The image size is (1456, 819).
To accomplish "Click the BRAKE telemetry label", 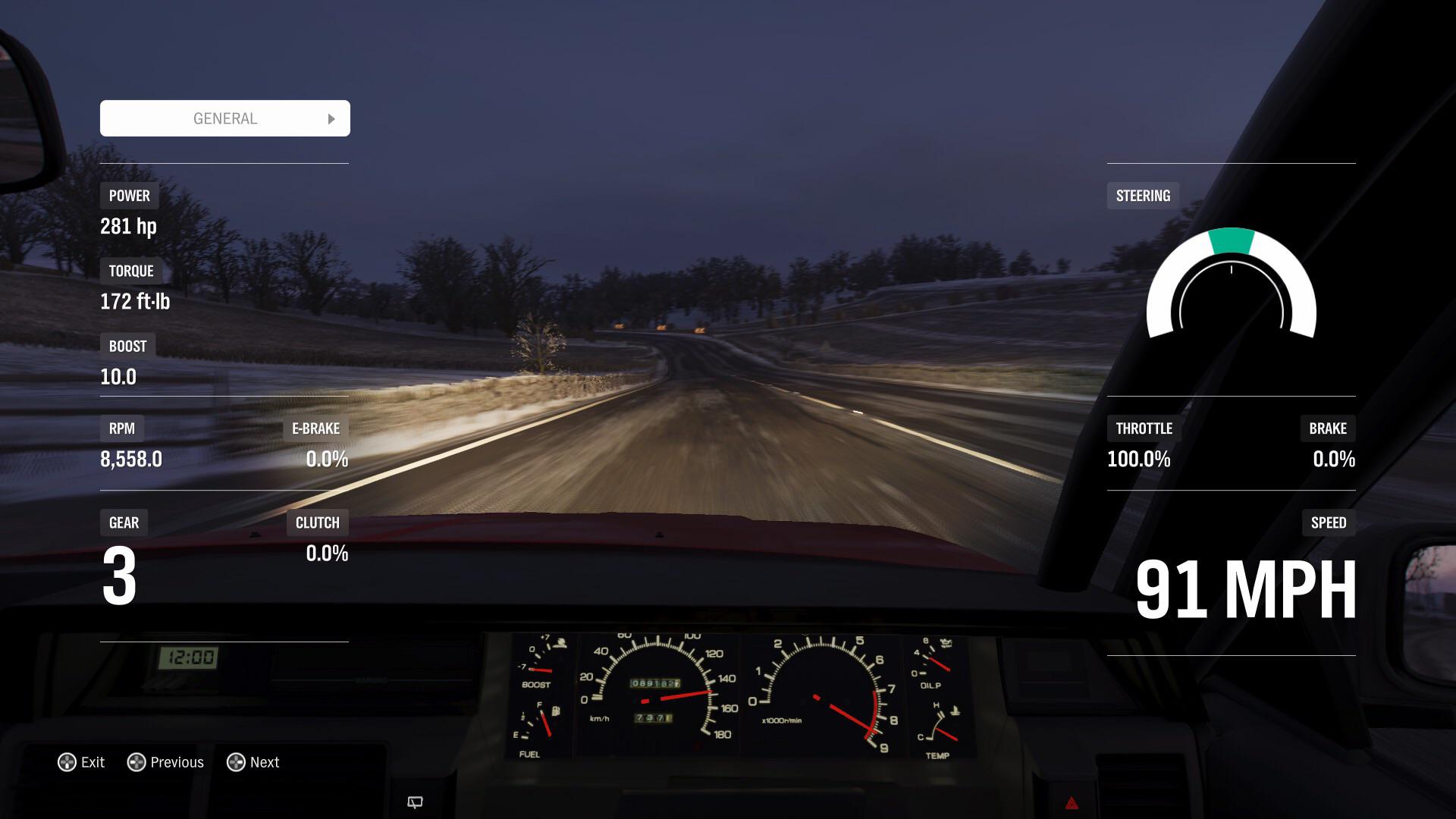I will 1329,428.
